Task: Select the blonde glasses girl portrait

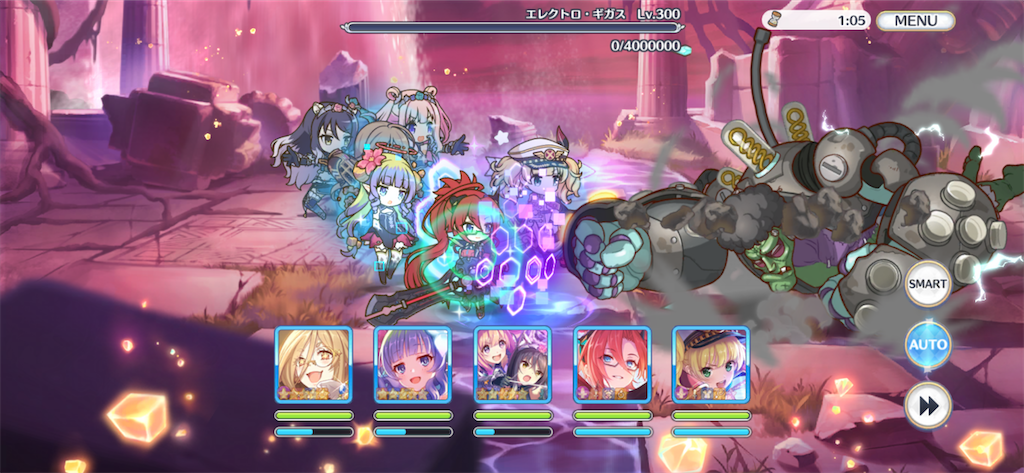Action: coord(313,365)
